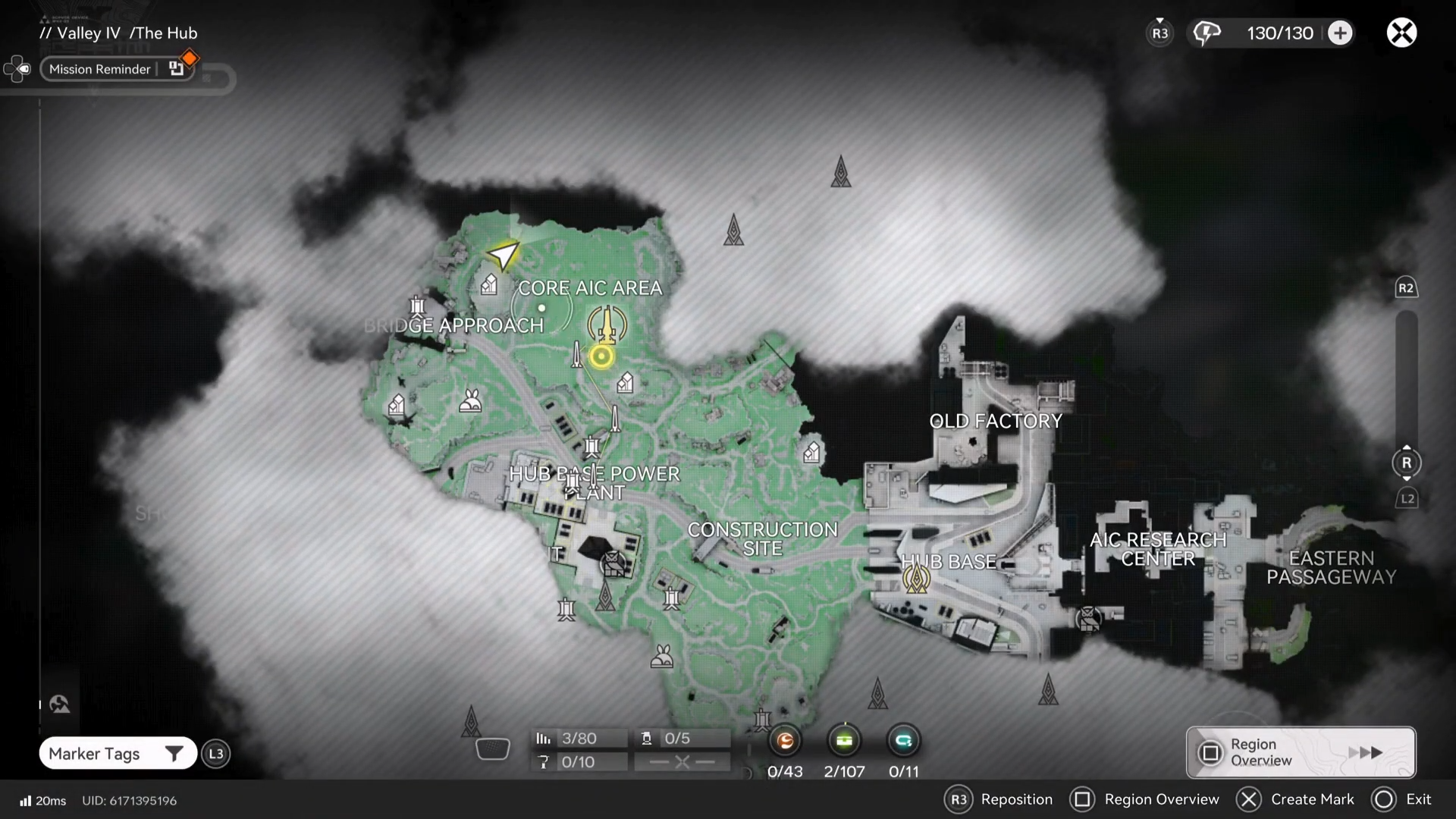Click the orange collectible counter icon
The image size is (1456, 819).
(785, 741)
